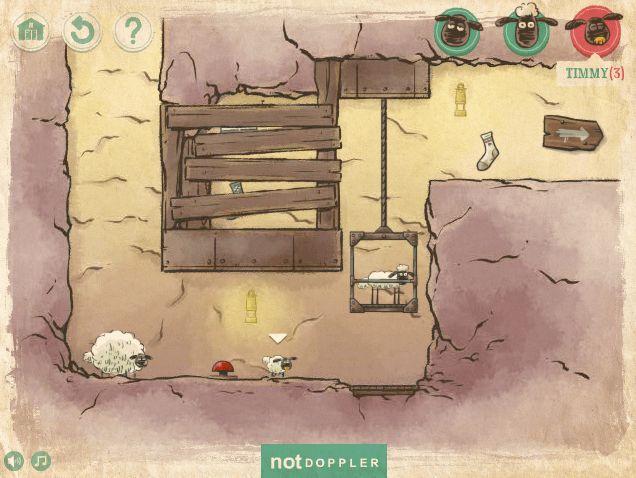Toggle the background music note

[41, 461]
